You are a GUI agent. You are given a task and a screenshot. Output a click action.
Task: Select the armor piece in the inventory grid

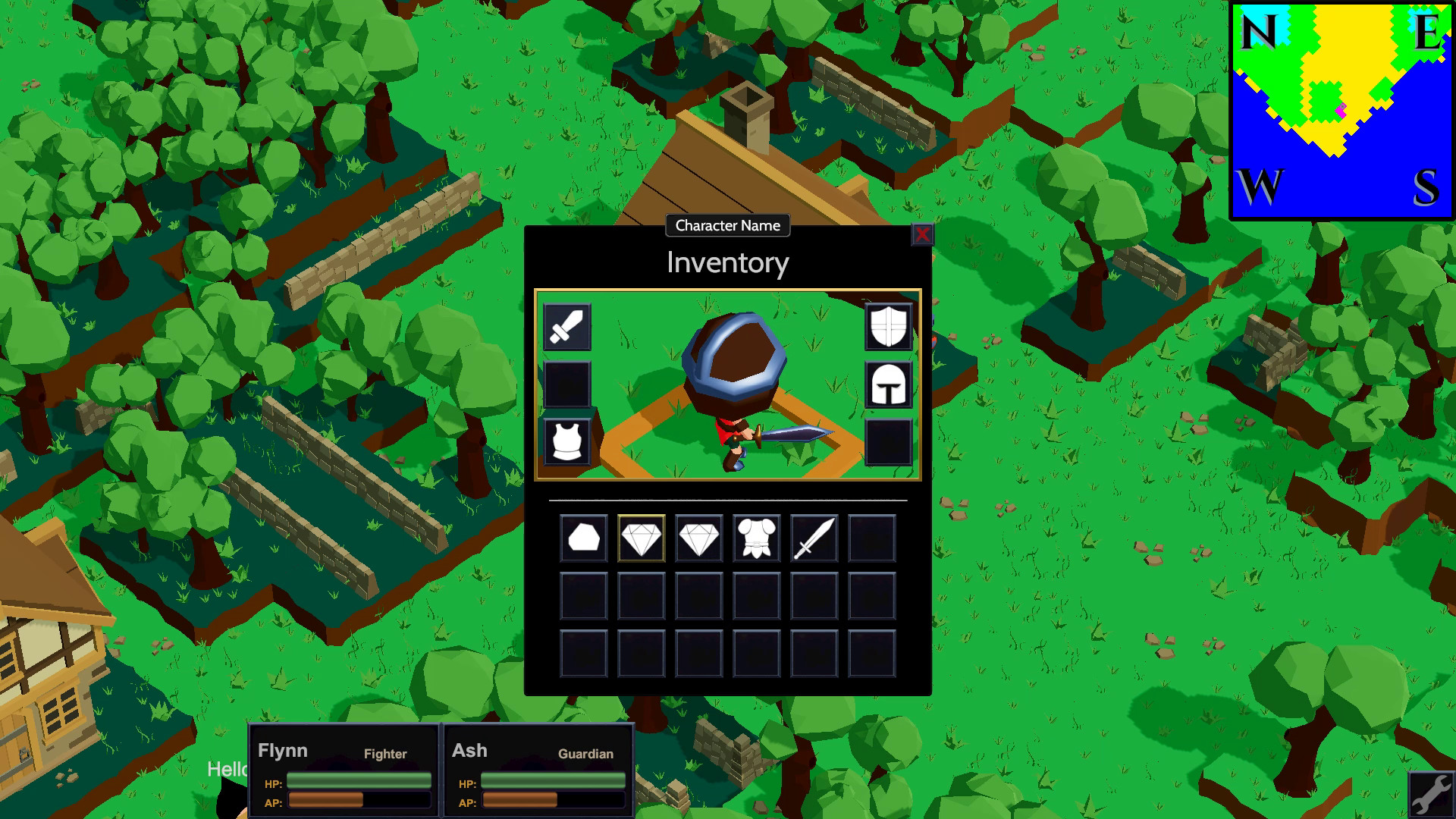[x=755, y=538]
